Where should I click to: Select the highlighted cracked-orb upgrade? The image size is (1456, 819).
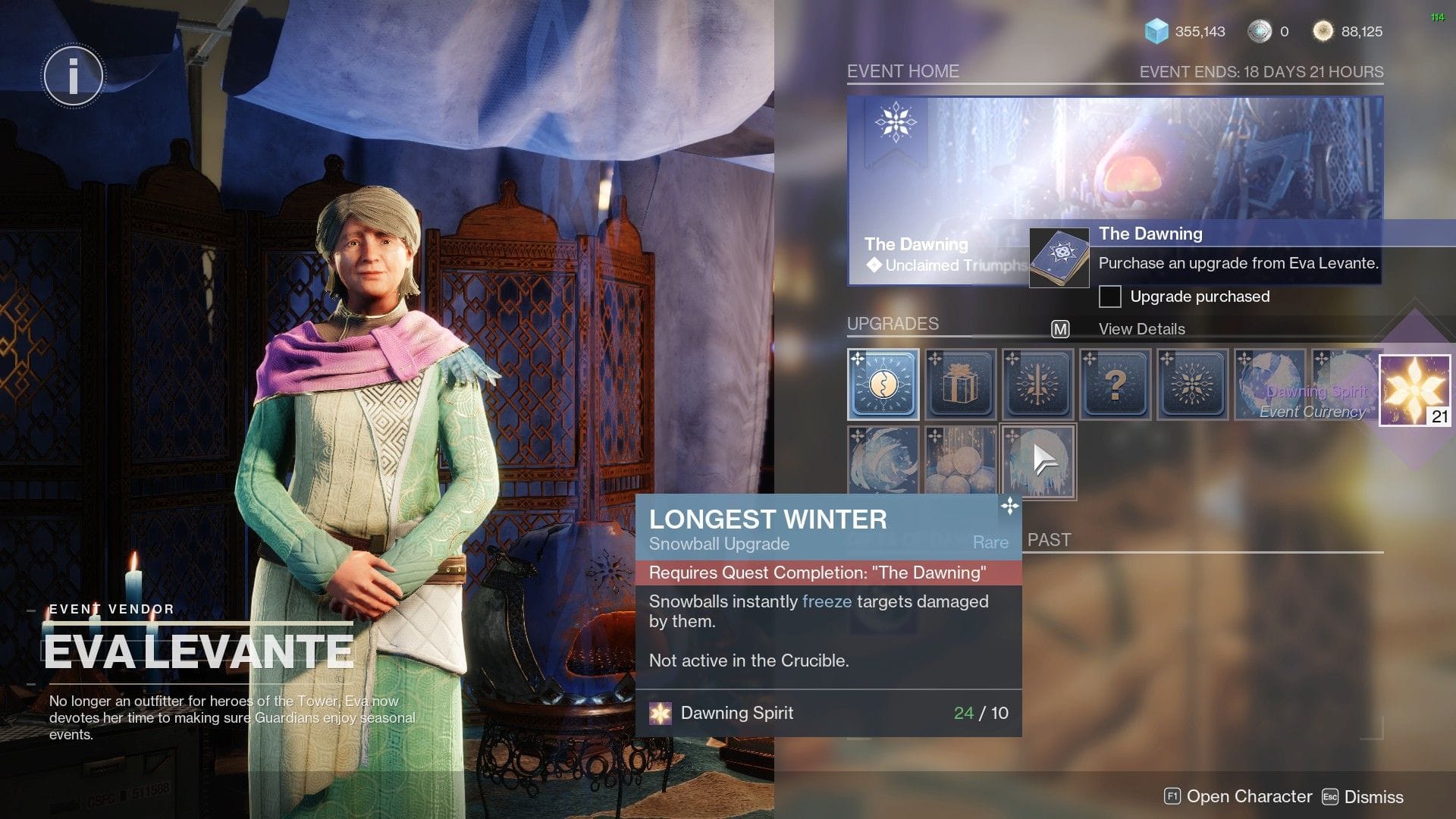coord(883,384)
